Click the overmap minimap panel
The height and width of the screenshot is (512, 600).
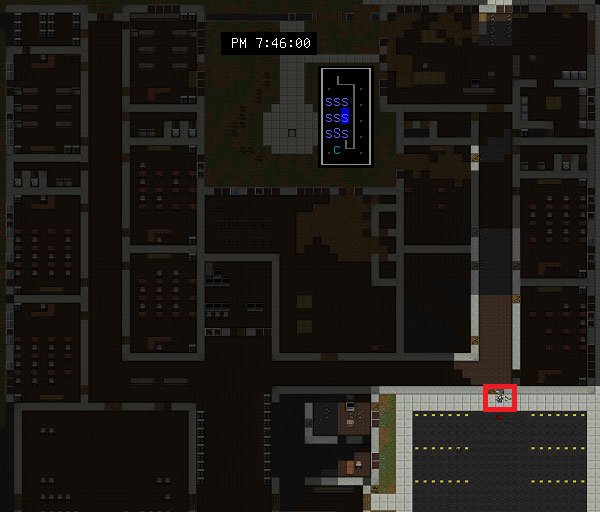coord(345,116)
